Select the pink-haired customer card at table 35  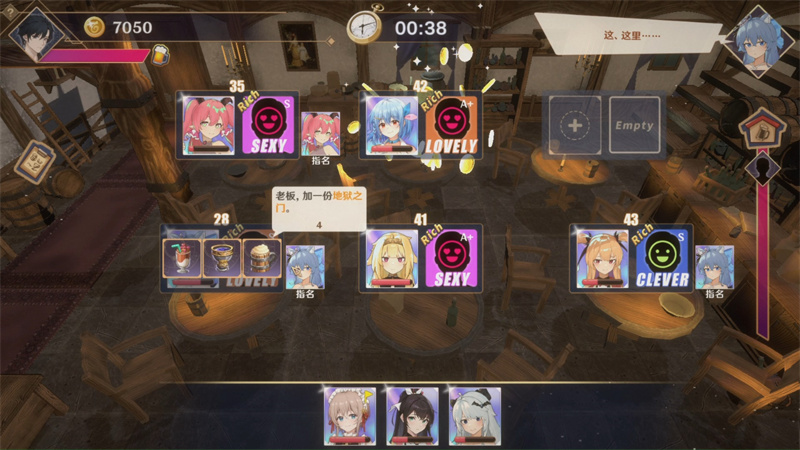210,126
